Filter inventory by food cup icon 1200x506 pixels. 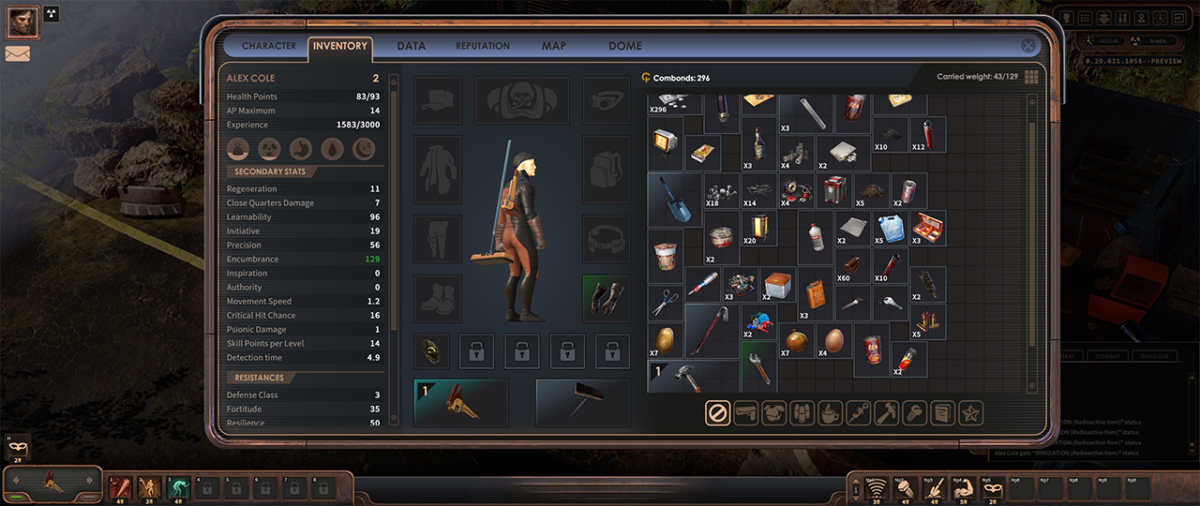coord(830,412)
